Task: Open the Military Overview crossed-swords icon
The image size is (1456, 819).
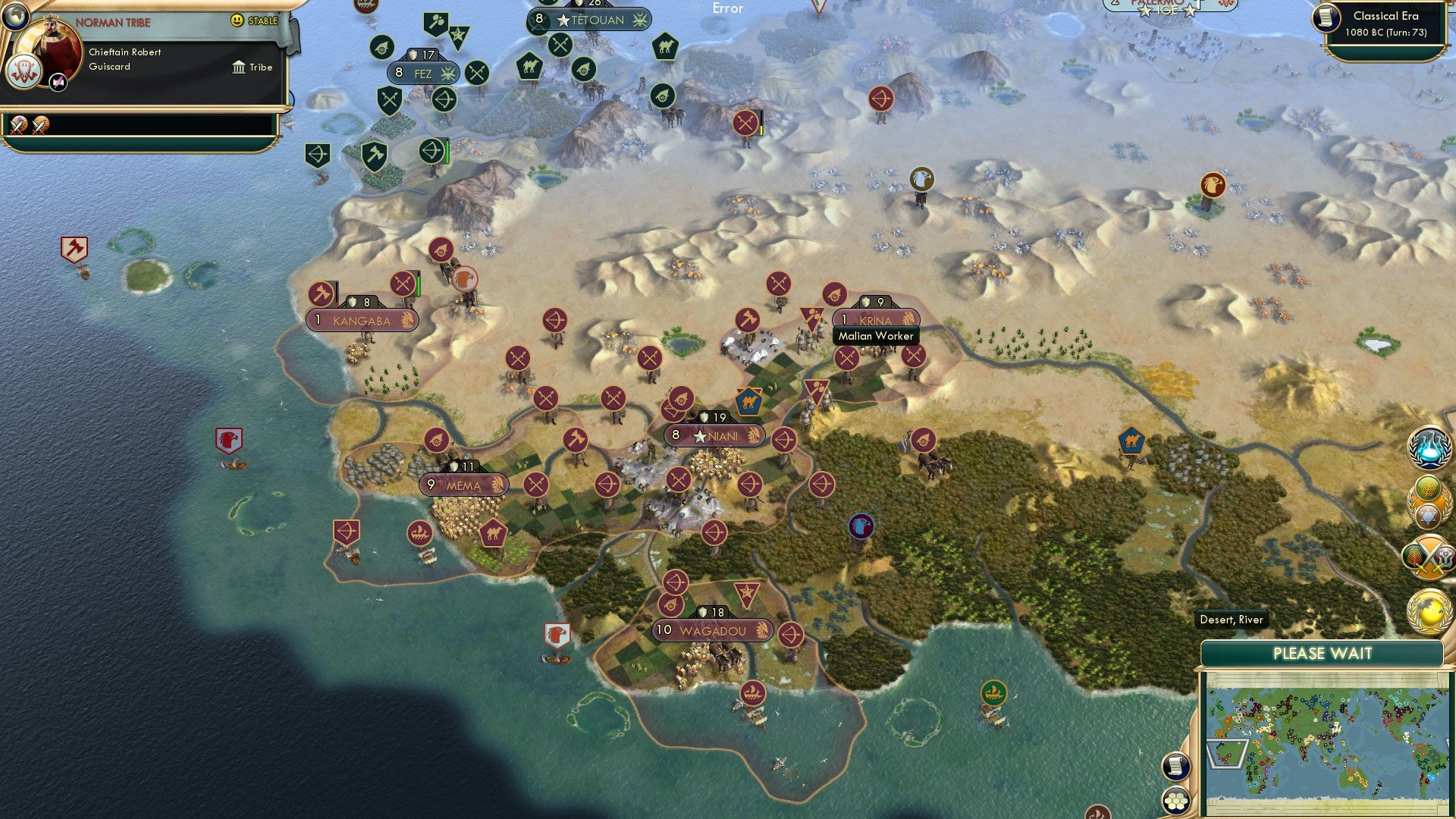Action: pyautogui.click(x=1429, y=557)
